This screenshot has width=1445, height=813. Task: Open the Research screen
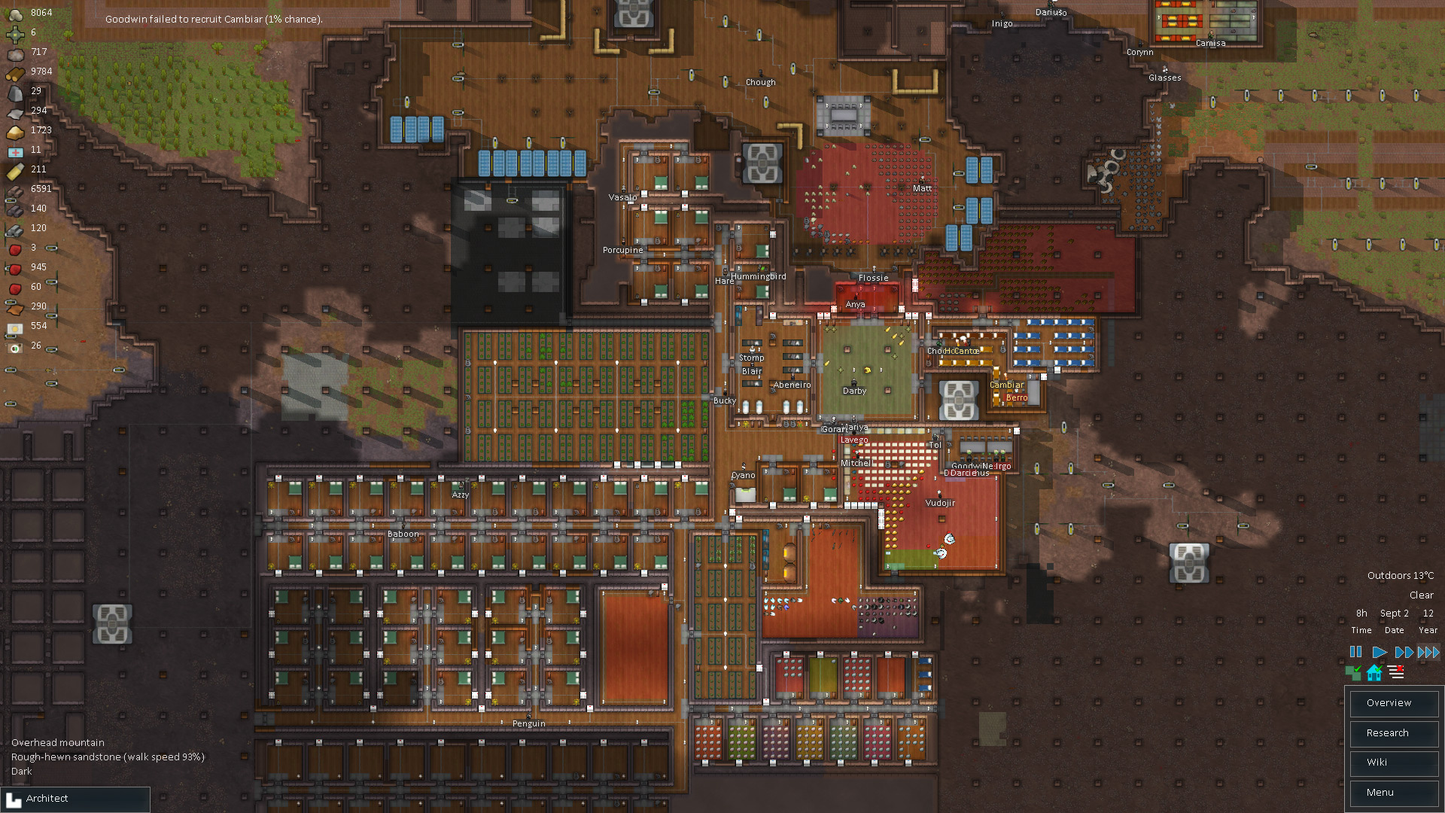tap(1392, 733)
